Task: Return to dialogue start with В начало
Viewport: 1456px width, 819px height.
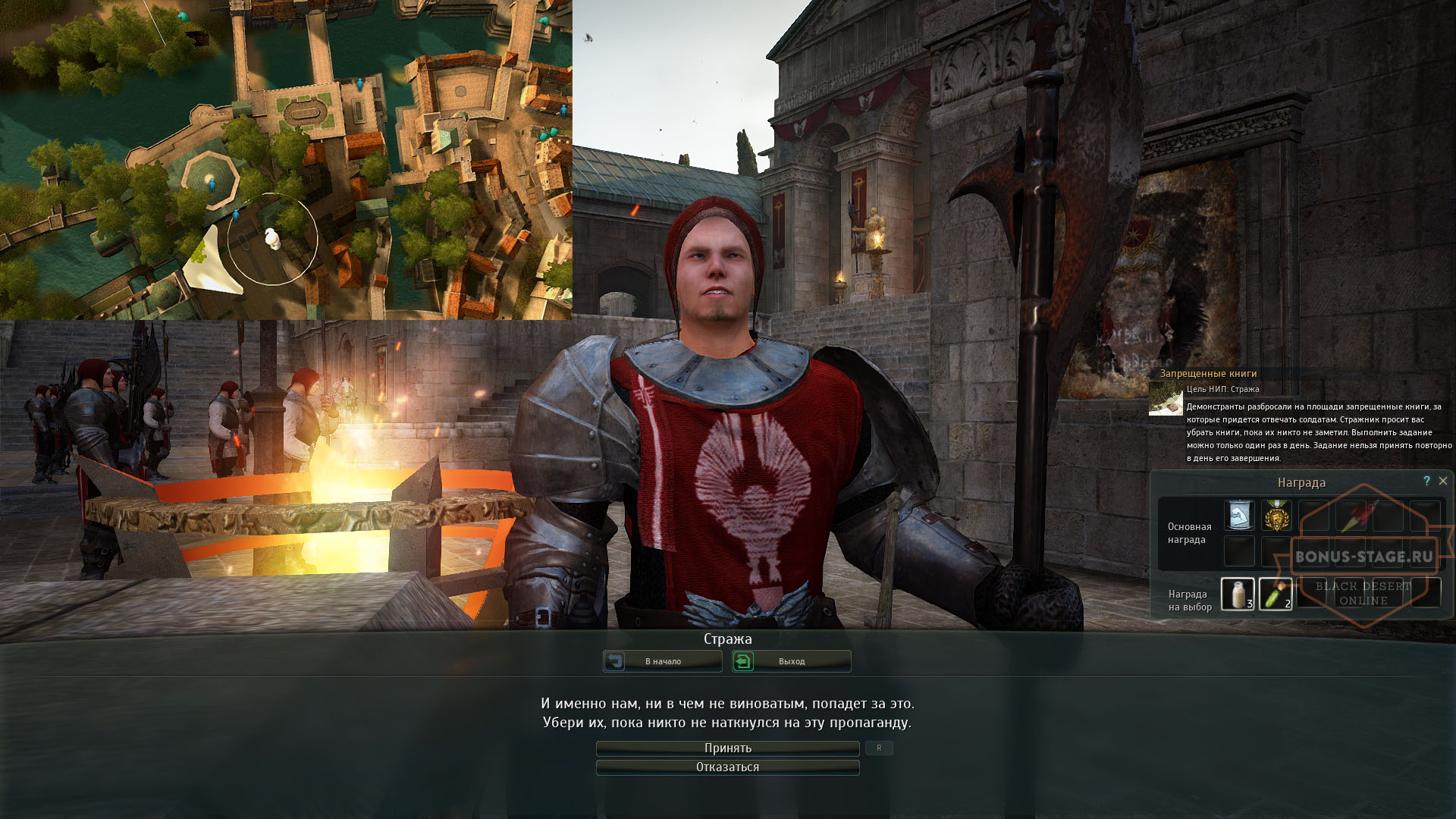Action: point(662,661)
